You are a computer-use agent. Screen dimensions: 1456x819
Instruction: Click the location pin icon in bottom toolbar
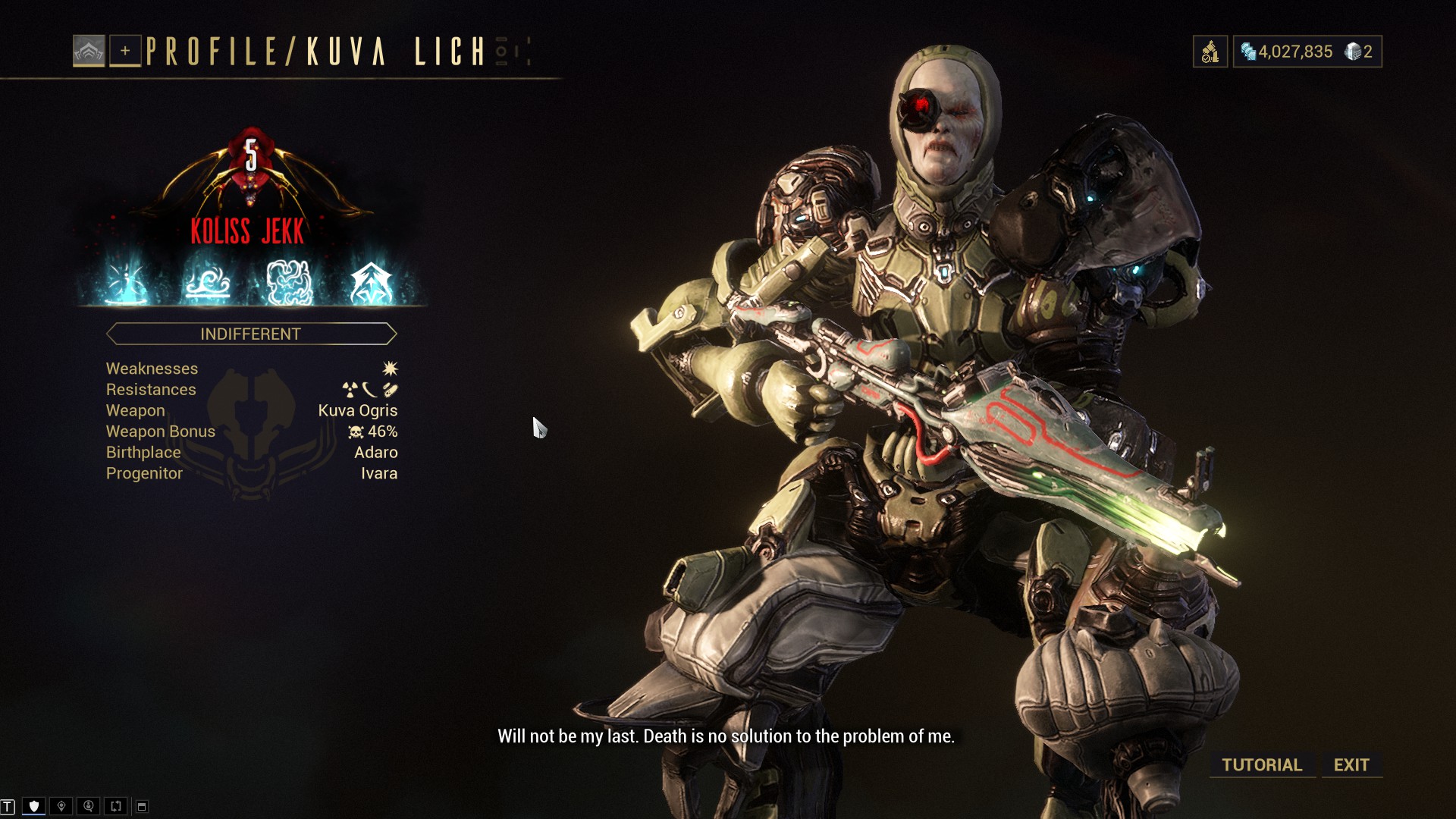click(x=61, y=805)
